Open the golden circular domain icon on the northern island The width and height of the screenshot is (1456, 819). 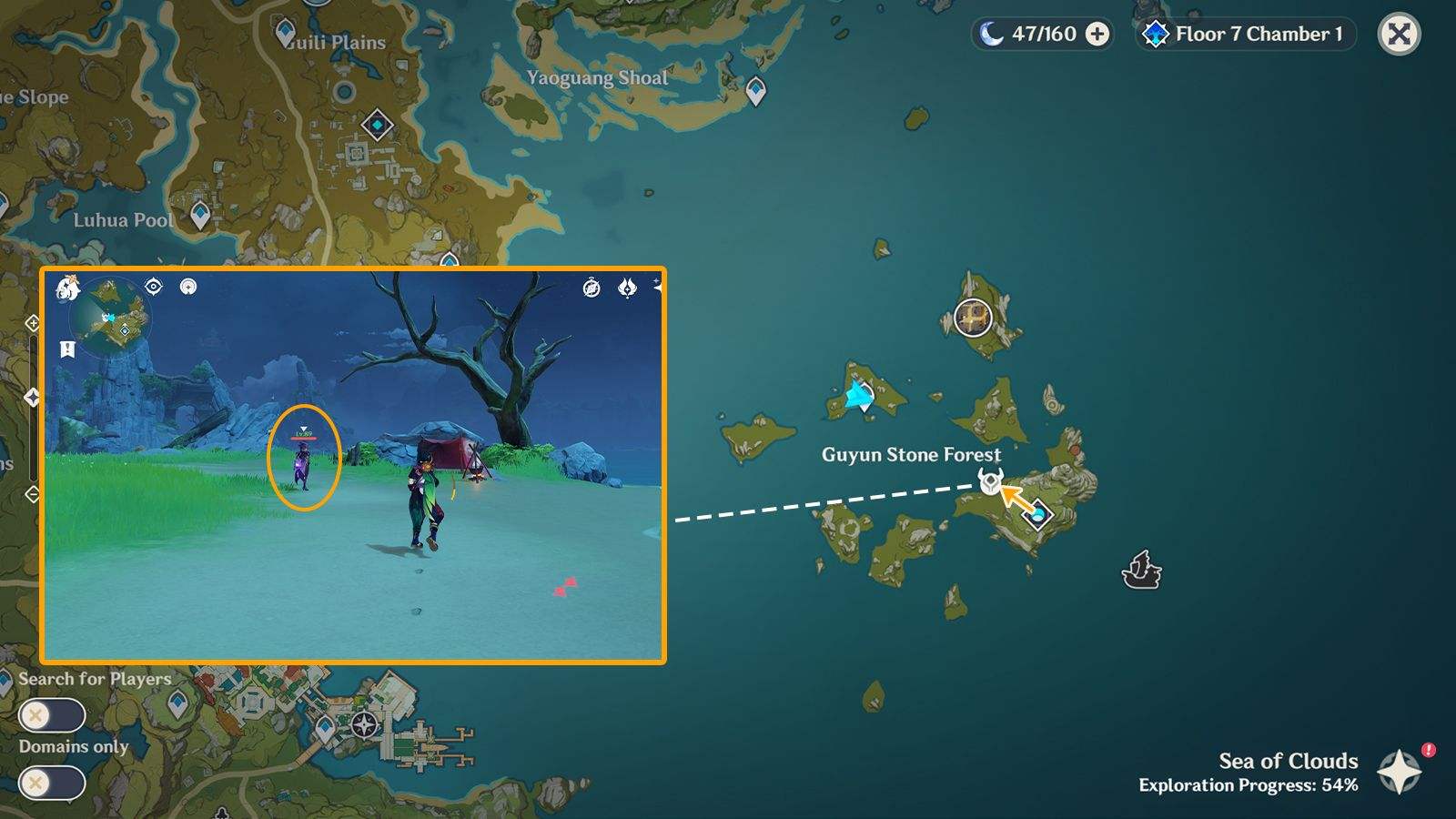coord(972,318)
